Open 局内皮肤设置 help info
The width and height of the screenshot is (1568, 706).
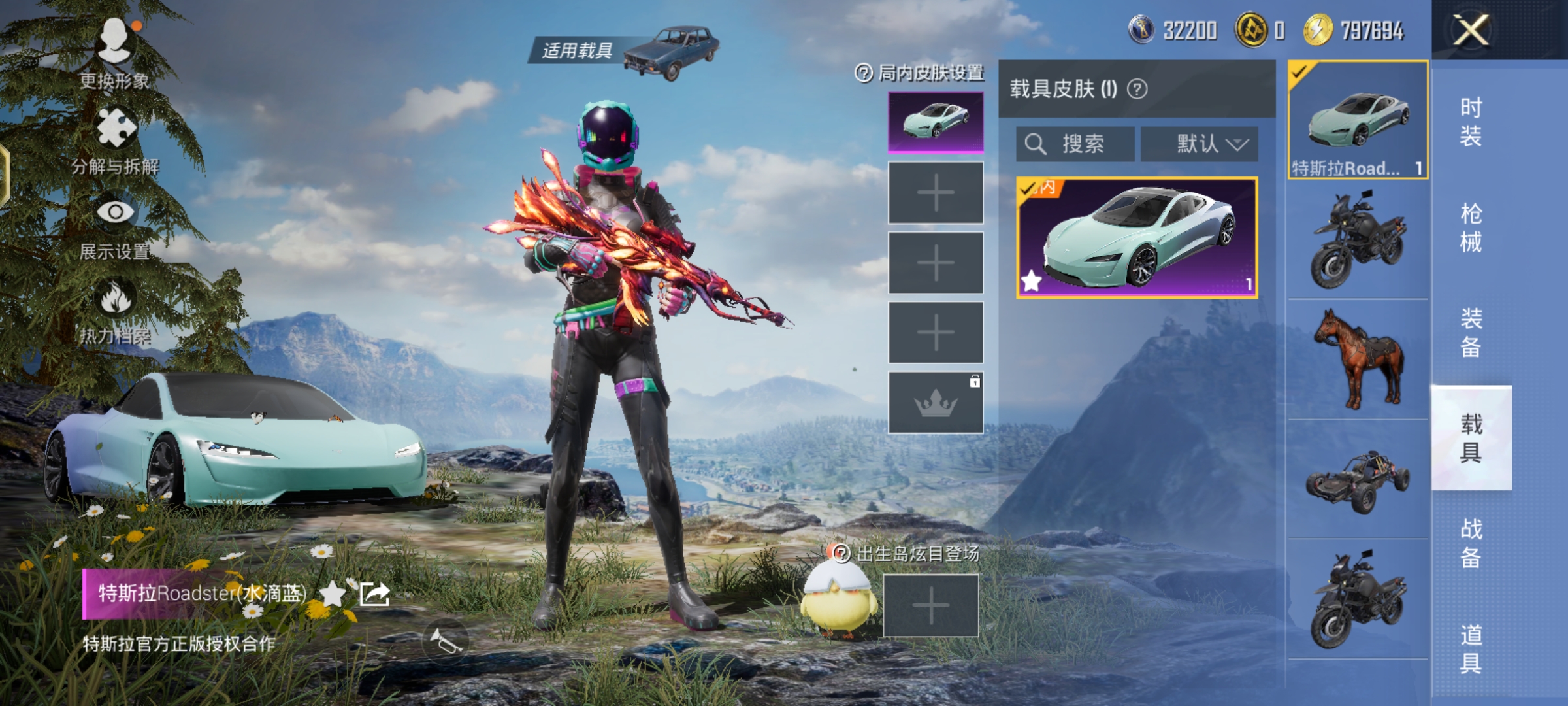pyautogui.click(x=864, y=73)
